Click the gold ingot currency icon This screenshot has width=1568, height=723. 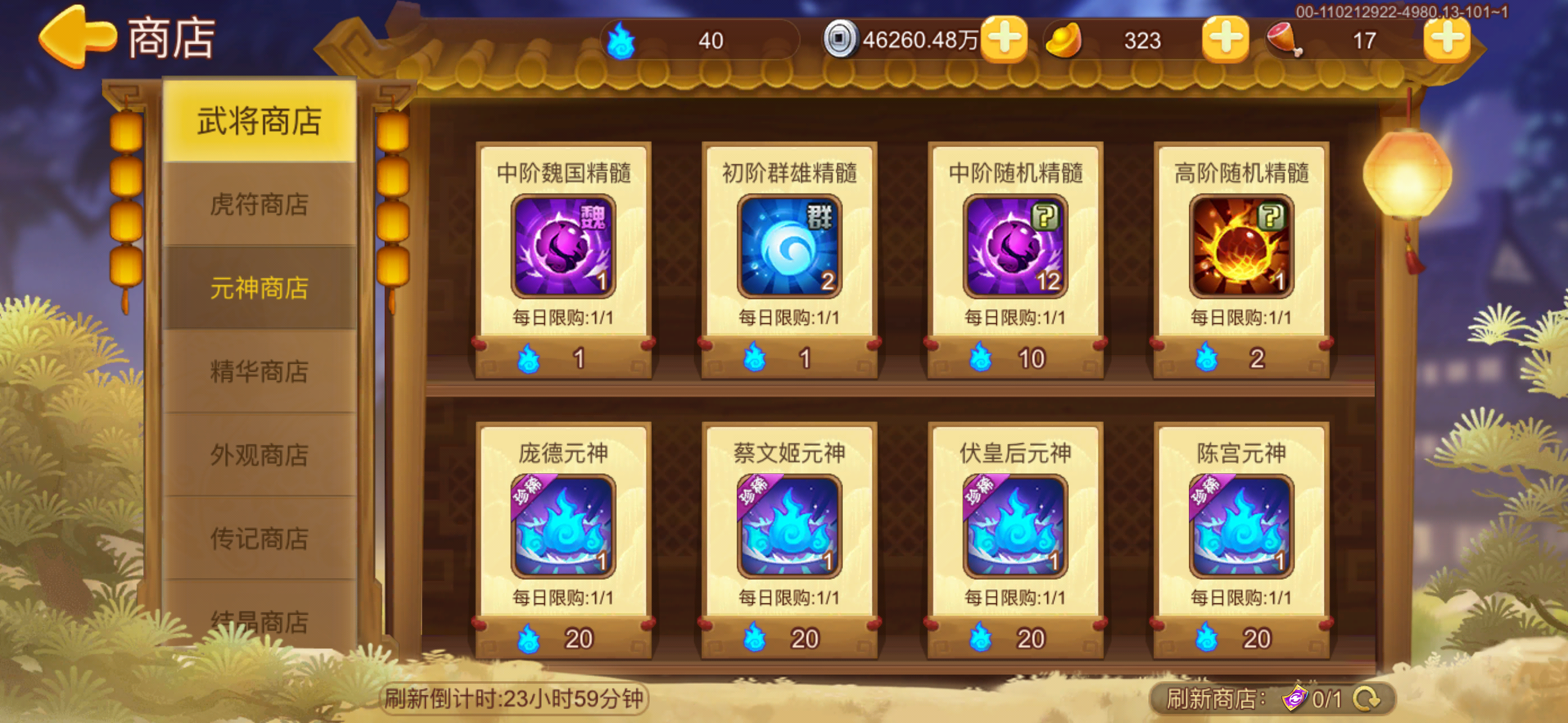pyautogui.click(x=1063, y=40)
